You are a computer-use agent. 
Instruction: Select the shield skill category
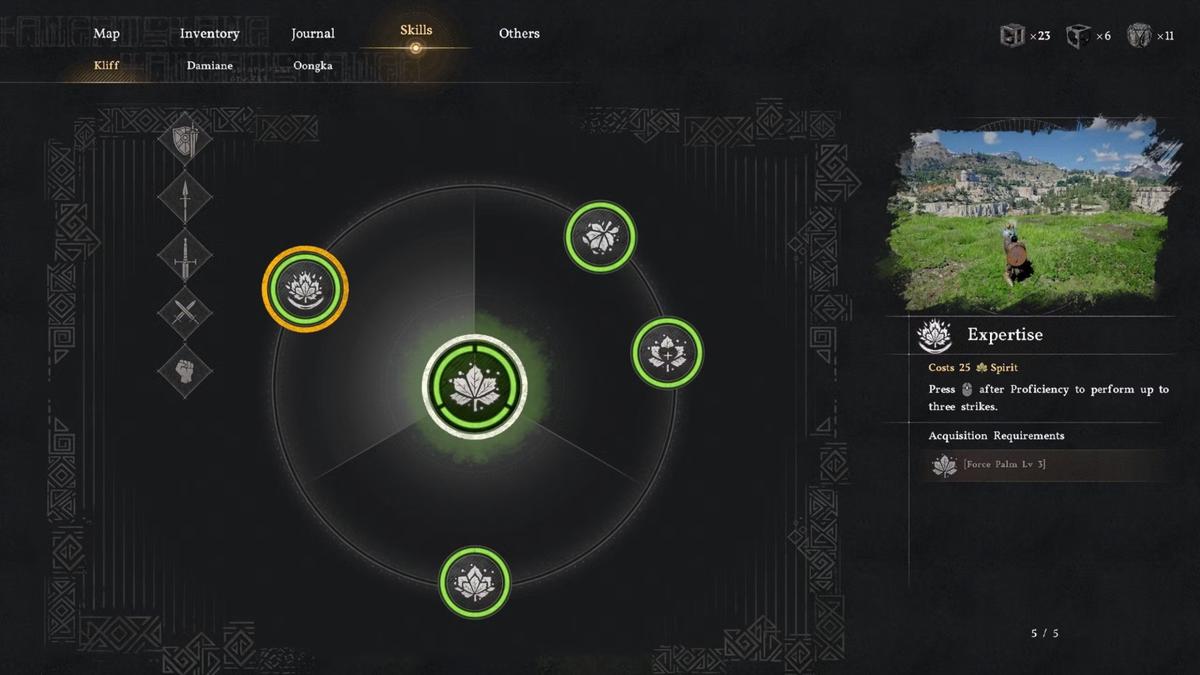pos(185,139)
